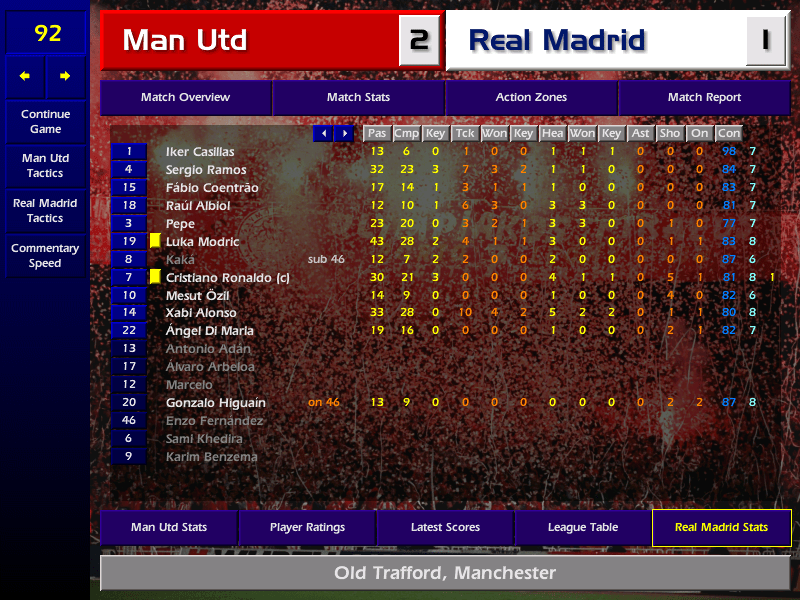The height and width of the screenshot is (600, 800).
Task: Open Man Utd Tactics
Action: [45, 165]
